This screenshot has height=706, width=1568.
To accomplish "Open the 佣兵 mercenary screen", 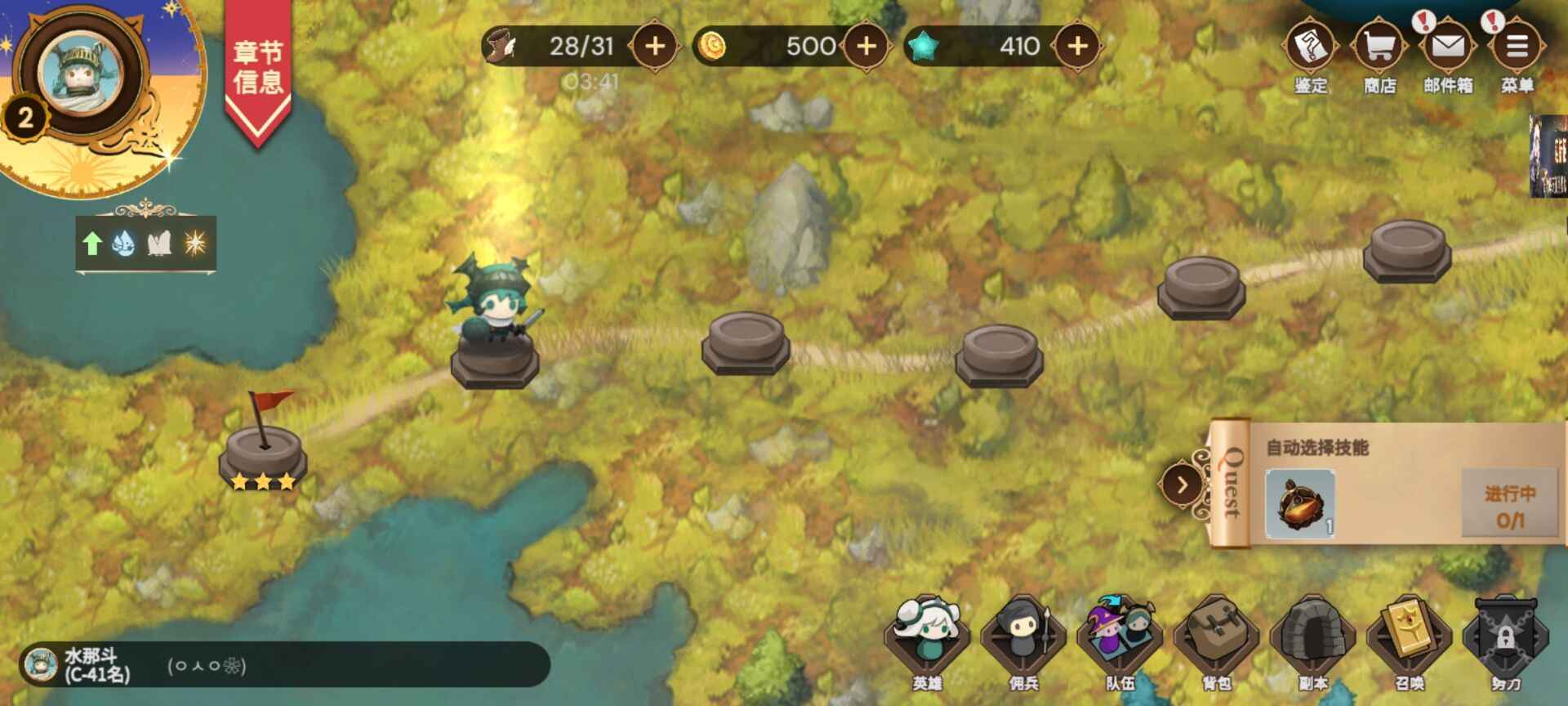I will (x=1023, y=641).
